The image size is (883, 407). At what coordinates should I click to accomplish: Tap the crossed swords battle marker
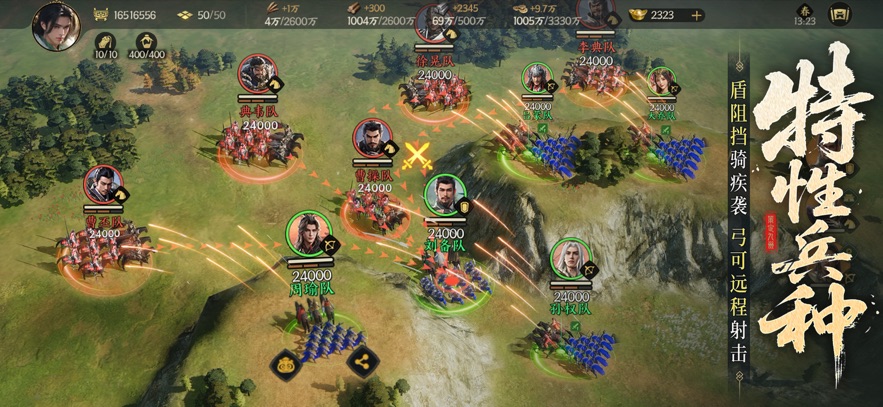click(417, 155)
